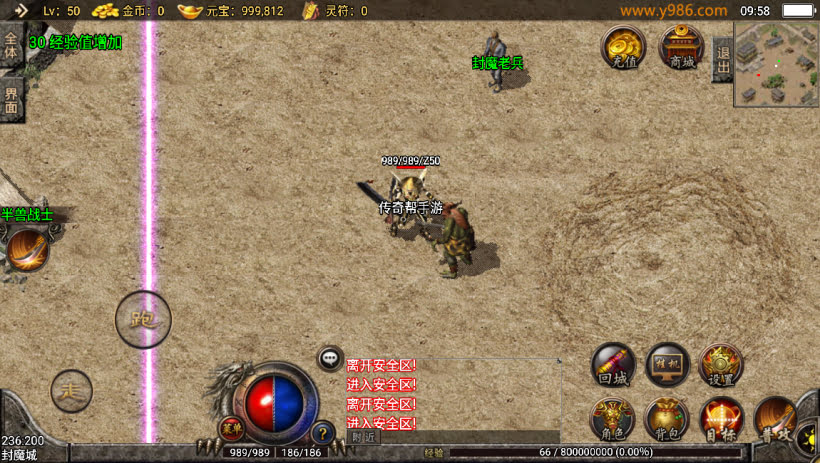The width and height of the screenshot is (820, 463).
Task: Select the 界面 interface tab
Action: 11,100
